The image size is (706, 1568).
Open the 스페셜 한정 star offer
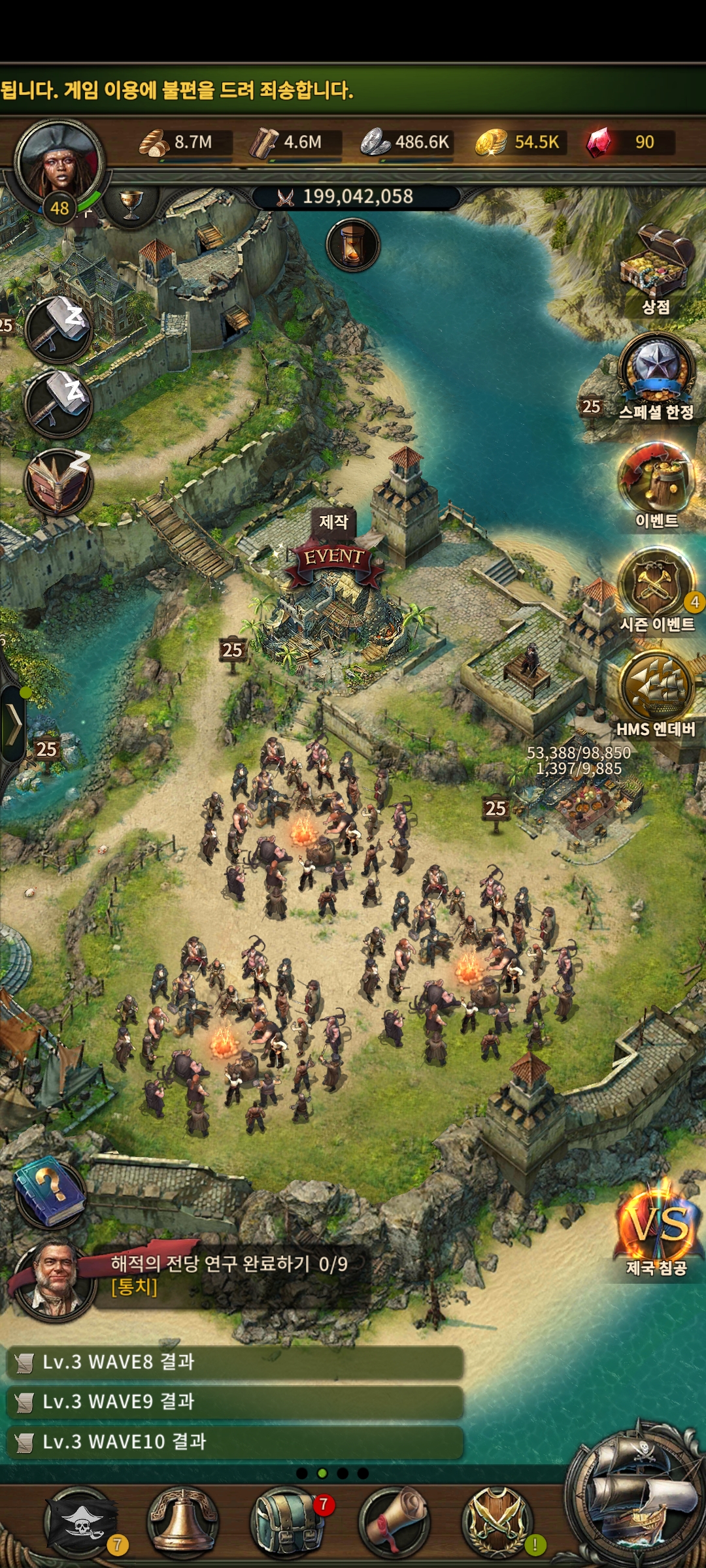click(656, 370)
